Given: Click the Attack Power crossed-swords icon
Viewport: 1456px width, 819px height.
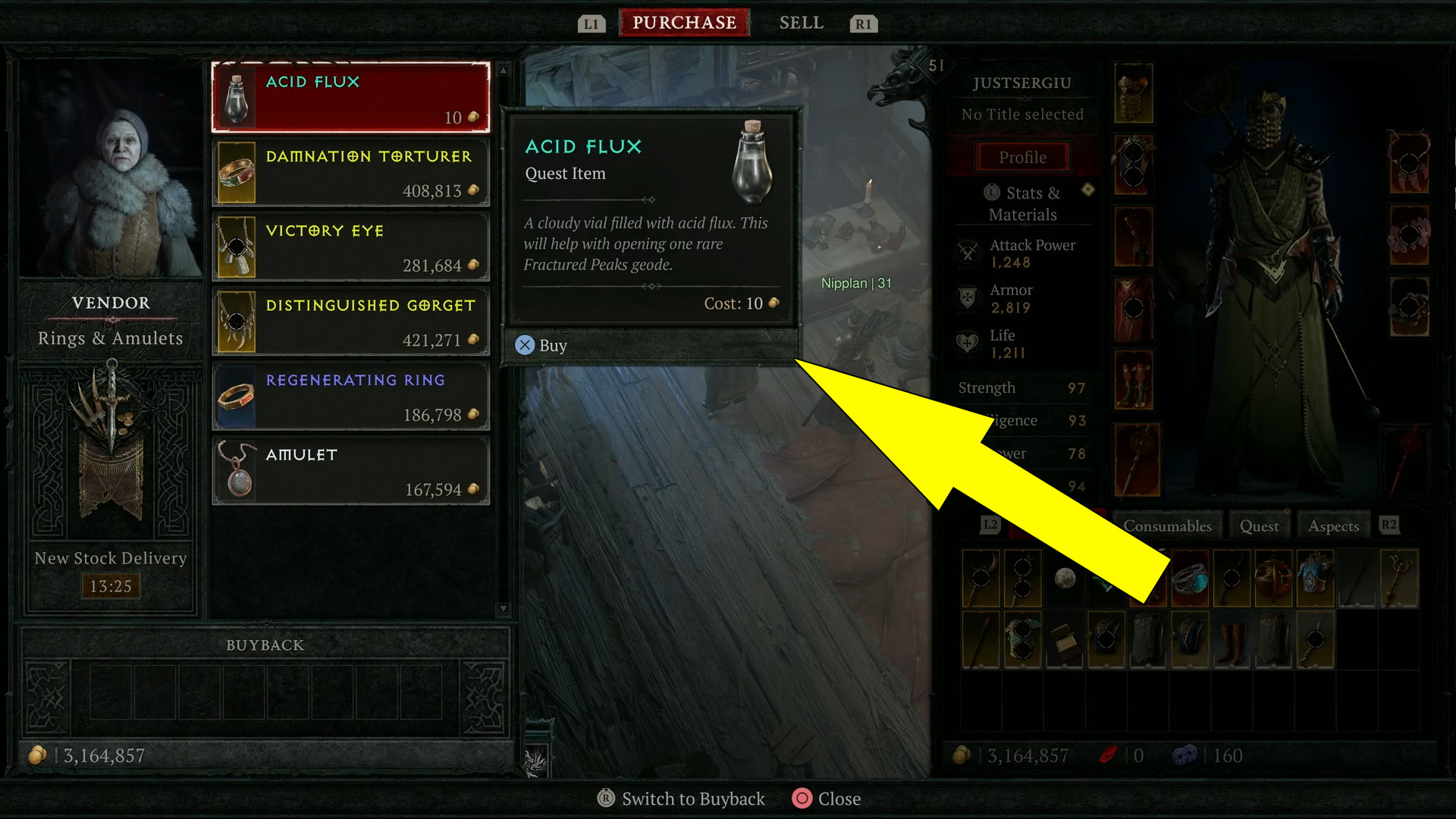Looking at the screenshot, I should coord(968,253).
